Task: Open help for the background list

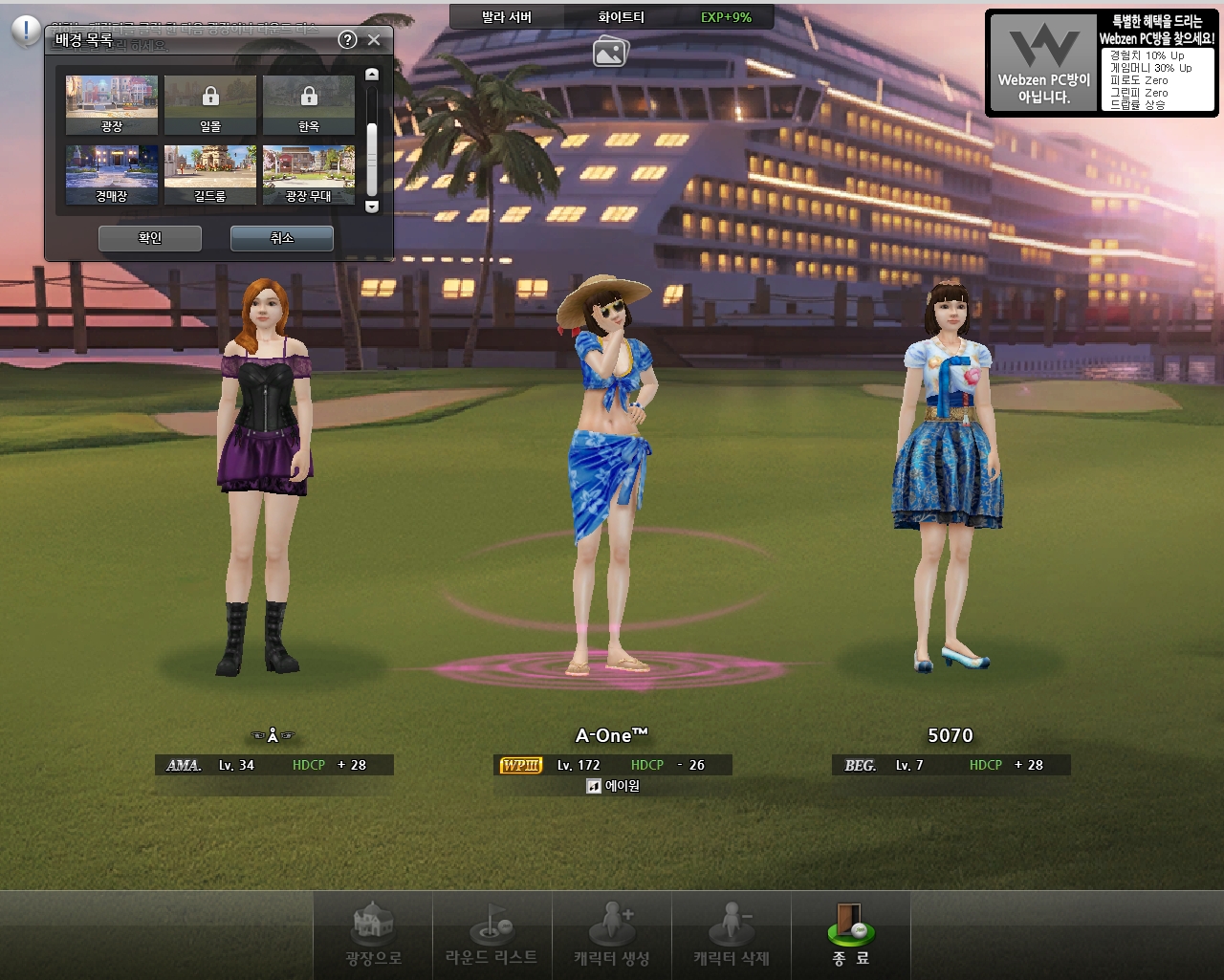Action: (348, 39)
